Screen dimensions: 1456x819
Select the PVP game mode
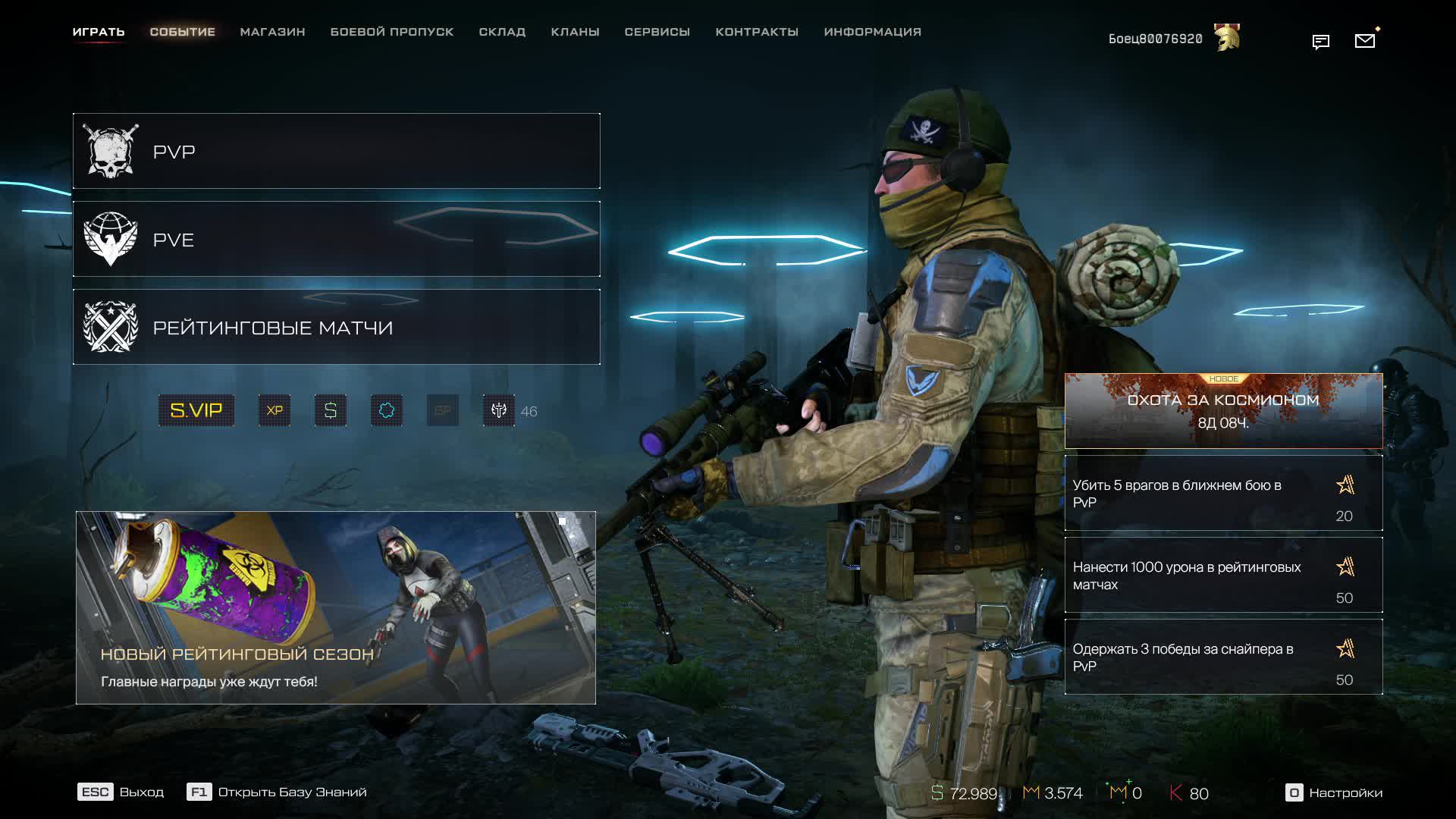[336, 151]
